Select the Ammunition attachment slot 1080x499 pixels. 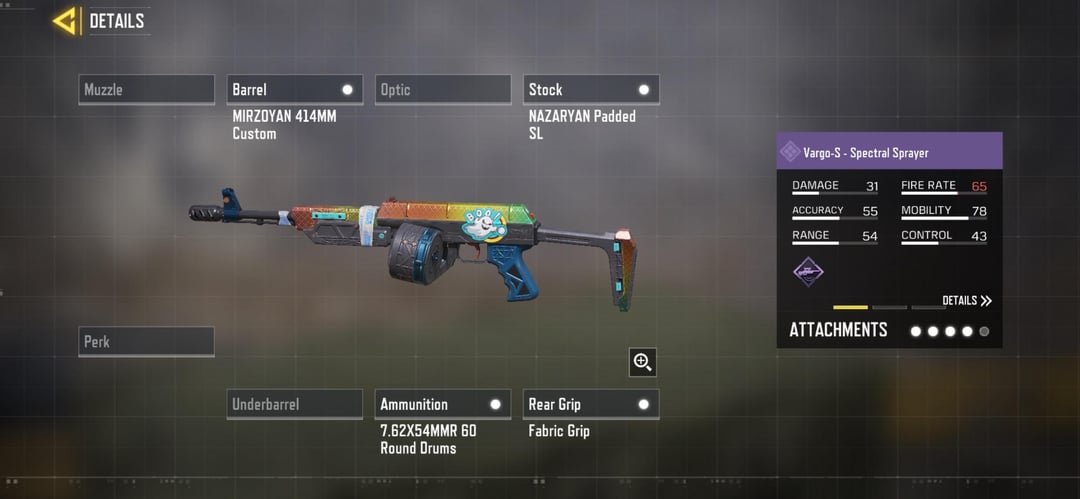[442, 405]
